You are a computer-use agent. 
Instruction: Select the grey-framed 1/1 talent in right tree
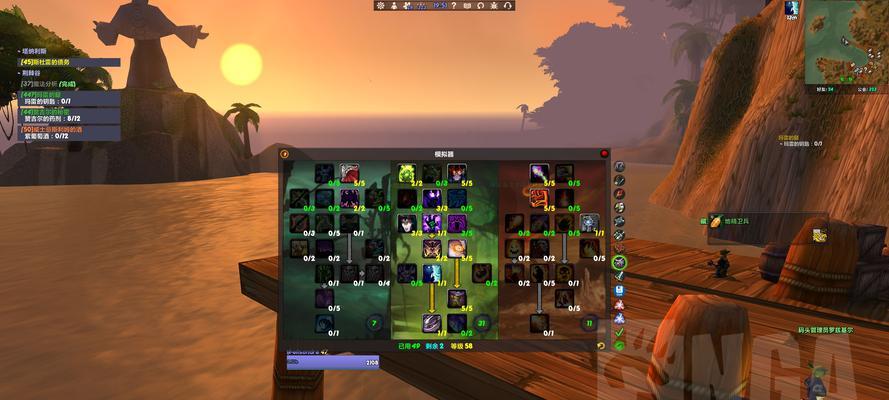(590, 222)
